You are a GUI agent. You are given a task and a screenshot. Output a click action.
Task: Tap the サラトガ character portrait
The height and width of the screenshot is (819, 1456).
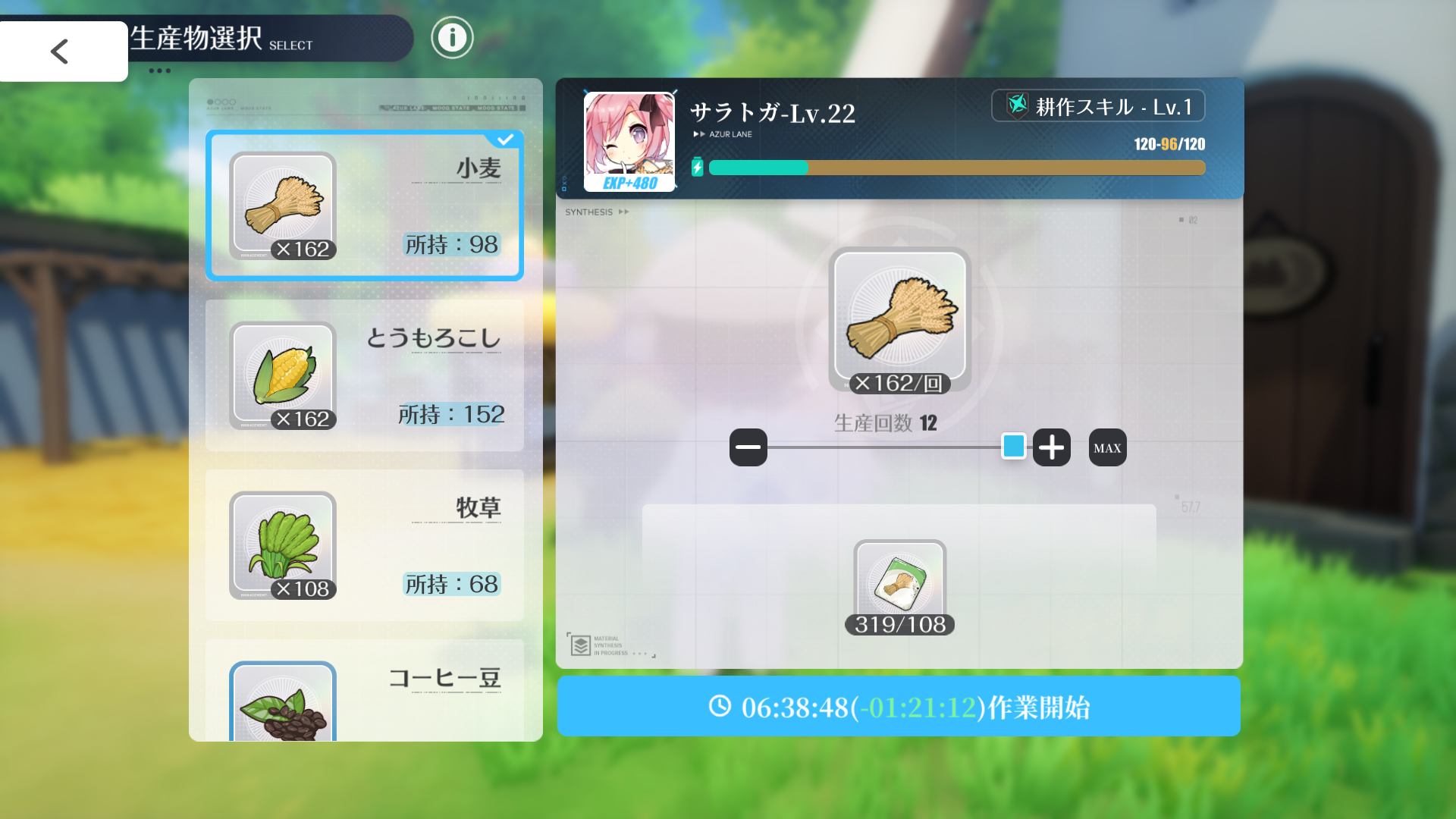pos(629,141)
